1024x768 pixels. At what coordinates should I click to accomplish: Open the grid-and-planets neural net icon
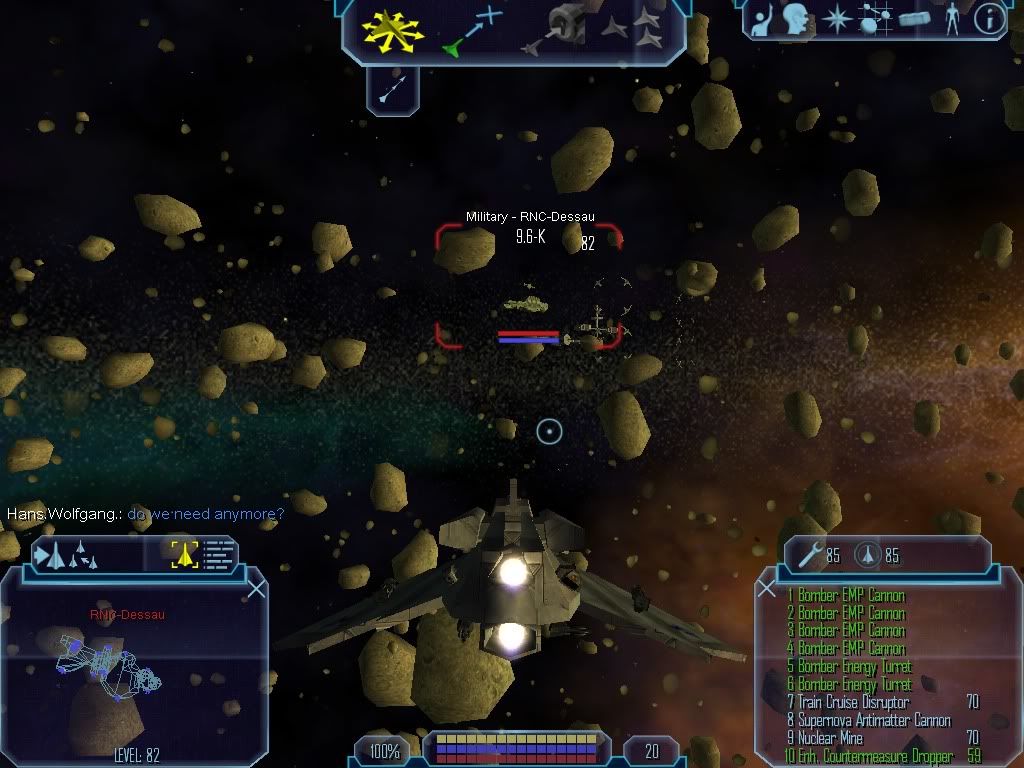coord(876,19)
